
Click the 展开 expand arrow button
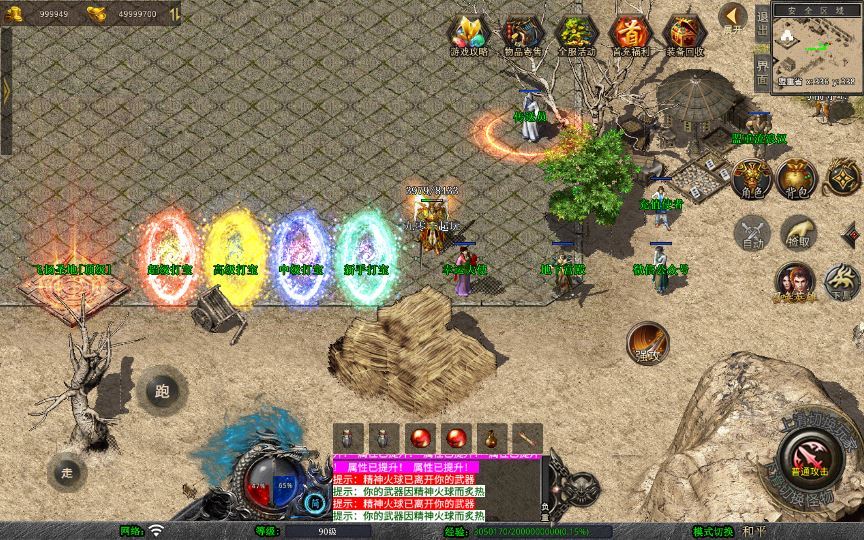coord(734,18)
